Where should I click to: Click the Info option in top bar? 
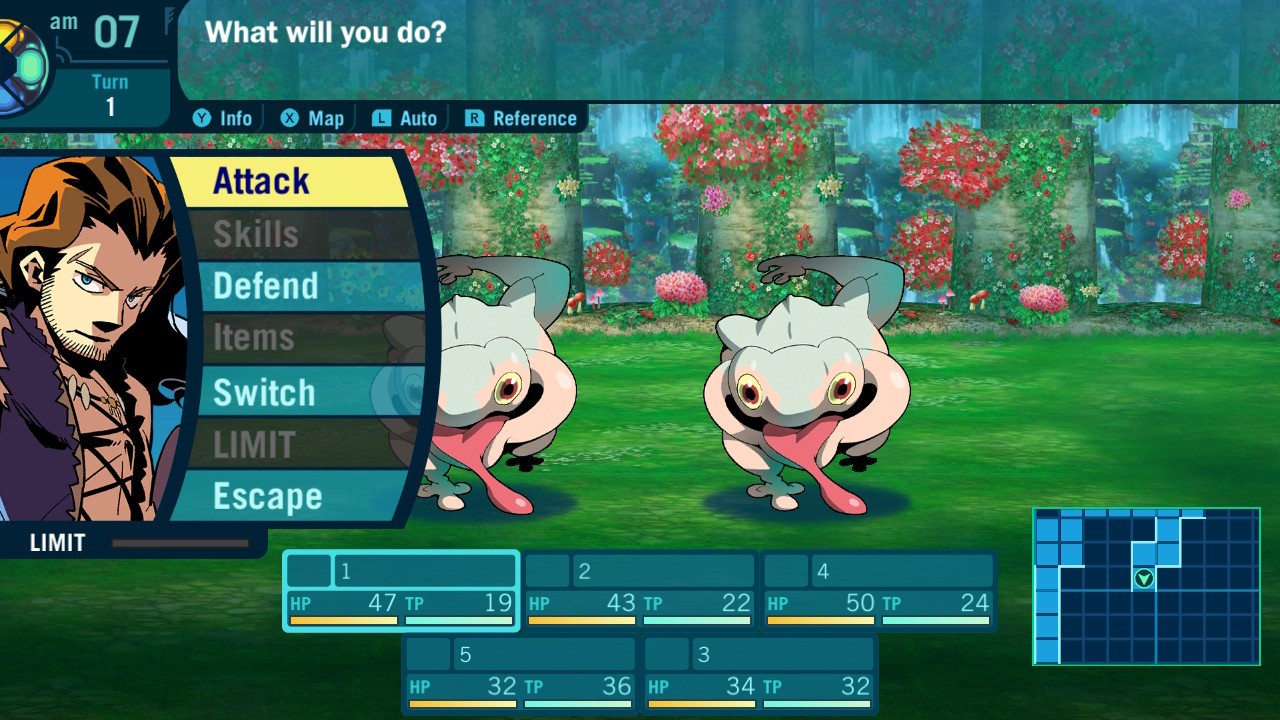(x=223, y=118)
